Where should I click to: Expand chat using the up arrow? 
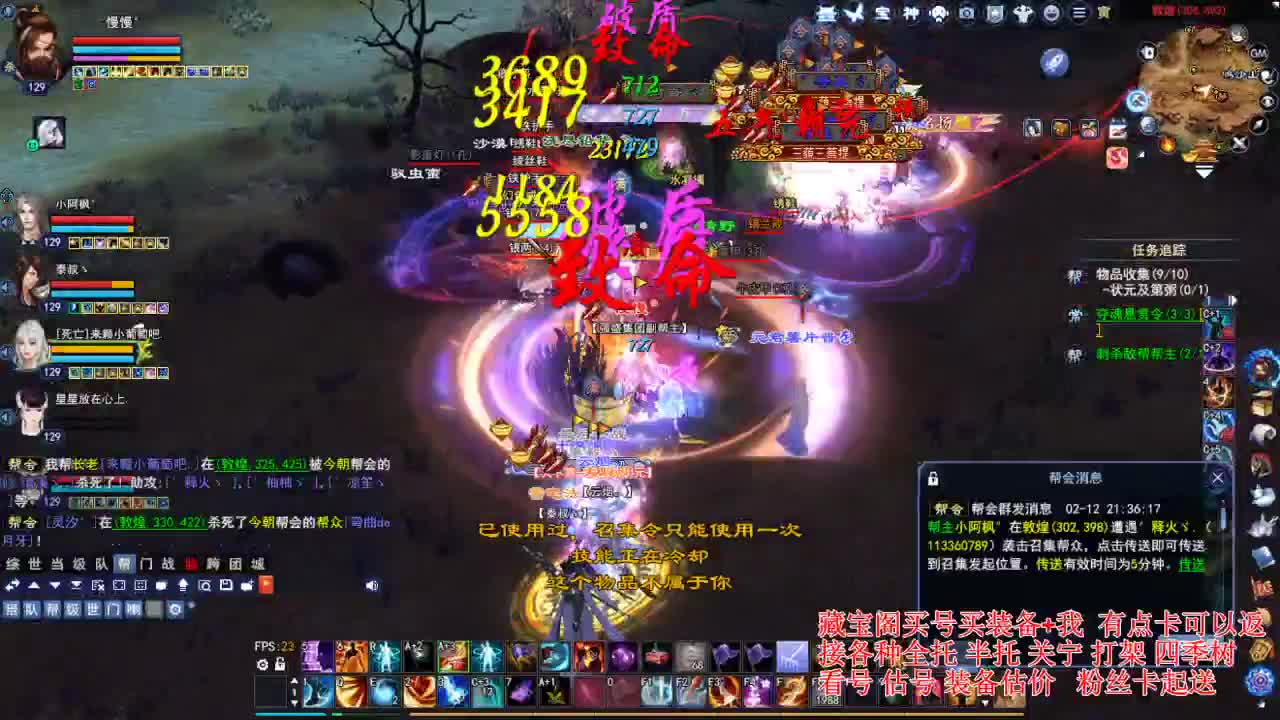[x=33, y=585]
